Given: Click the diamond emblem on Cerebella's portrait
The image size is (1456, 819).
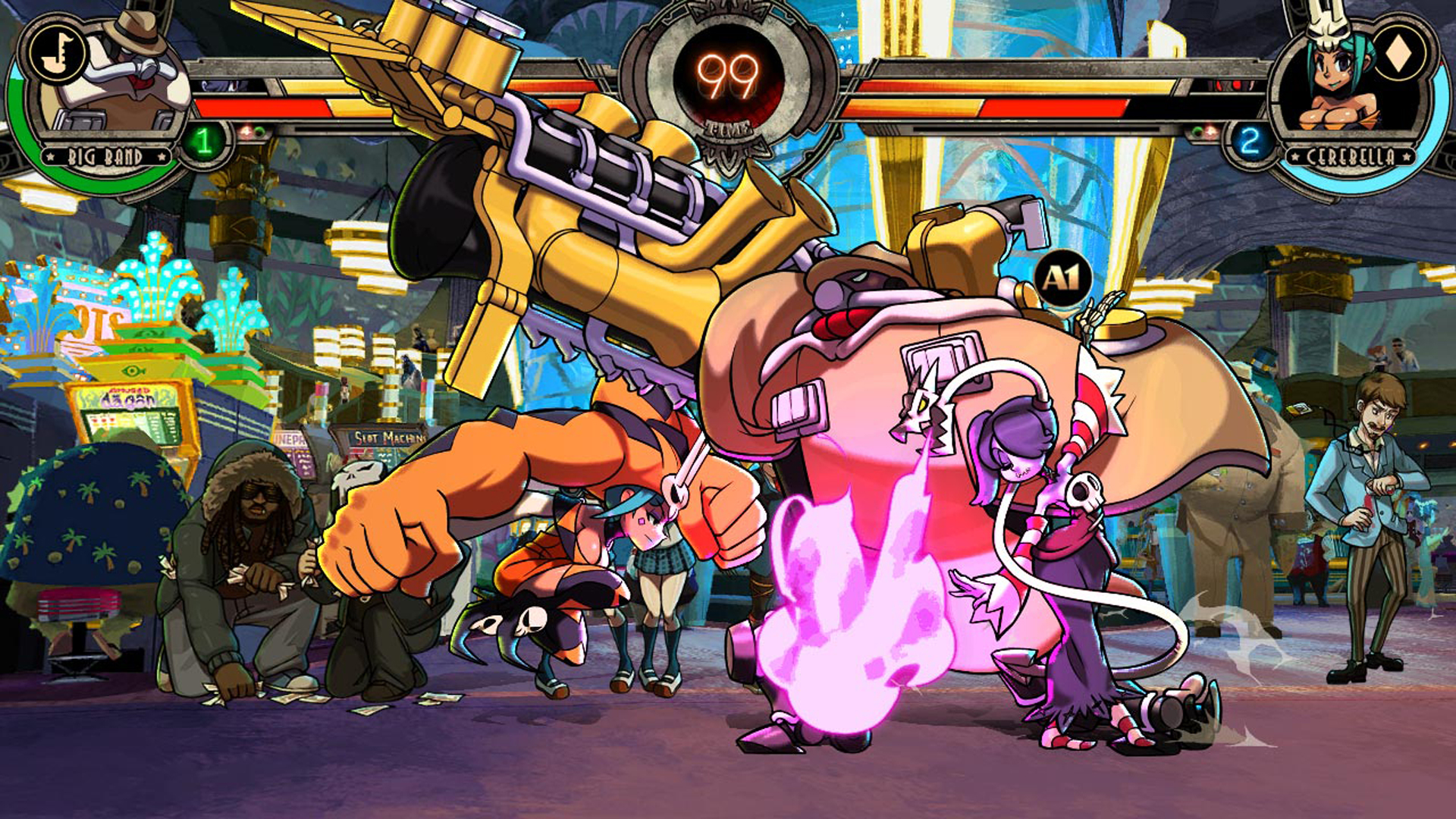Looking at the screenshot, I should pos(1398,53).
